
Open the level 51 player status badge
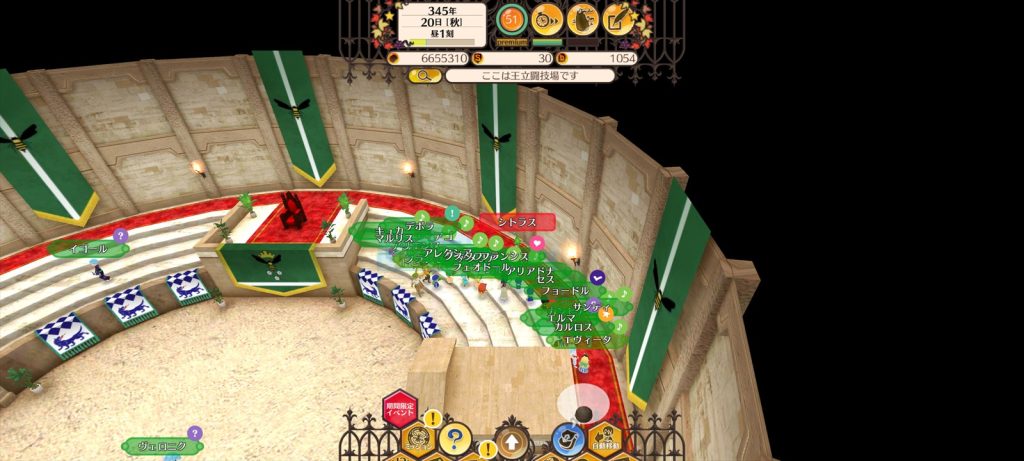point(511,18)
